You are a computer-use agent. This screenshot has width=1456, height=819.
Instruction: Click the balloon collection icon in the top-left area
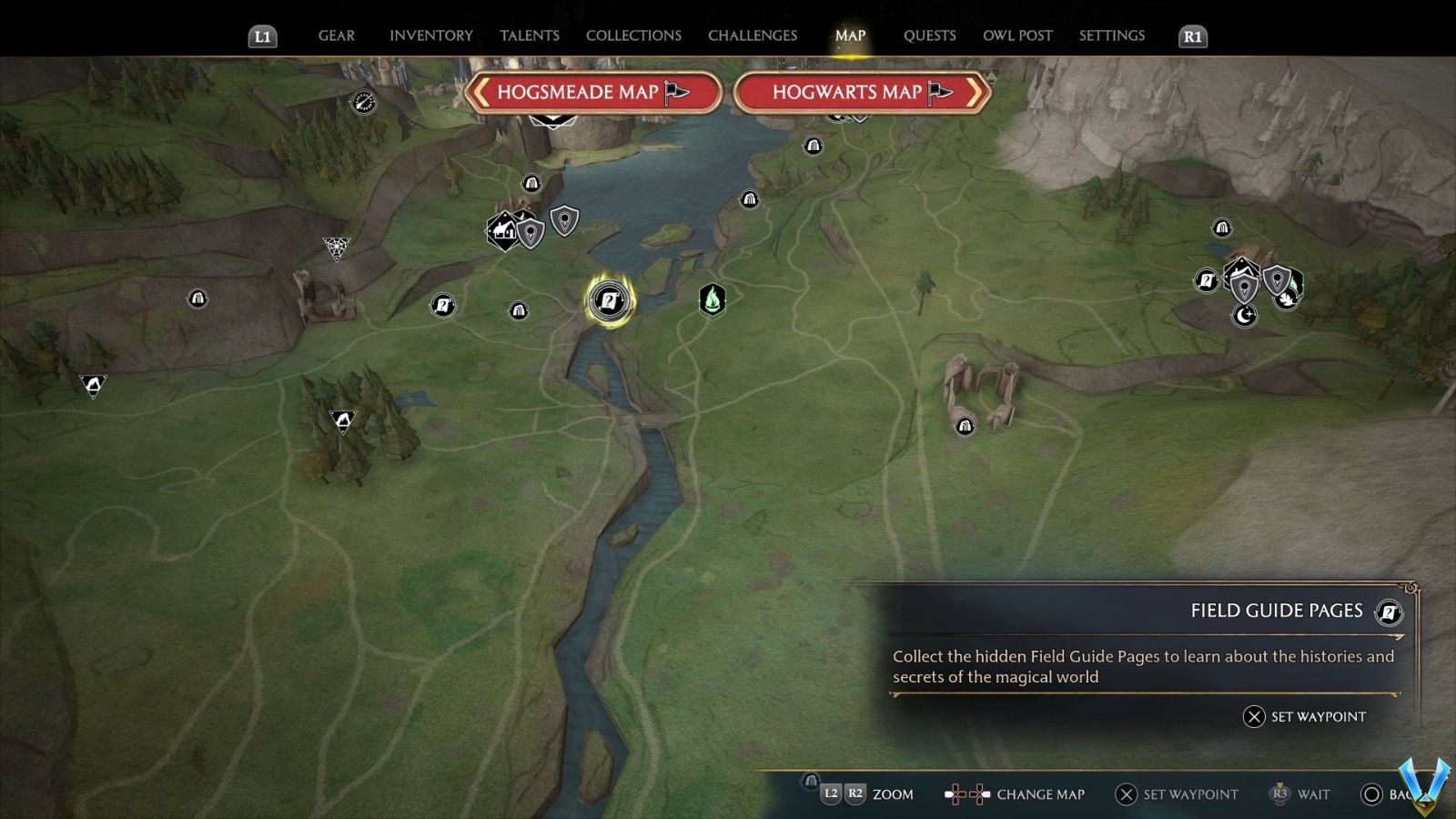pos(363,102)
